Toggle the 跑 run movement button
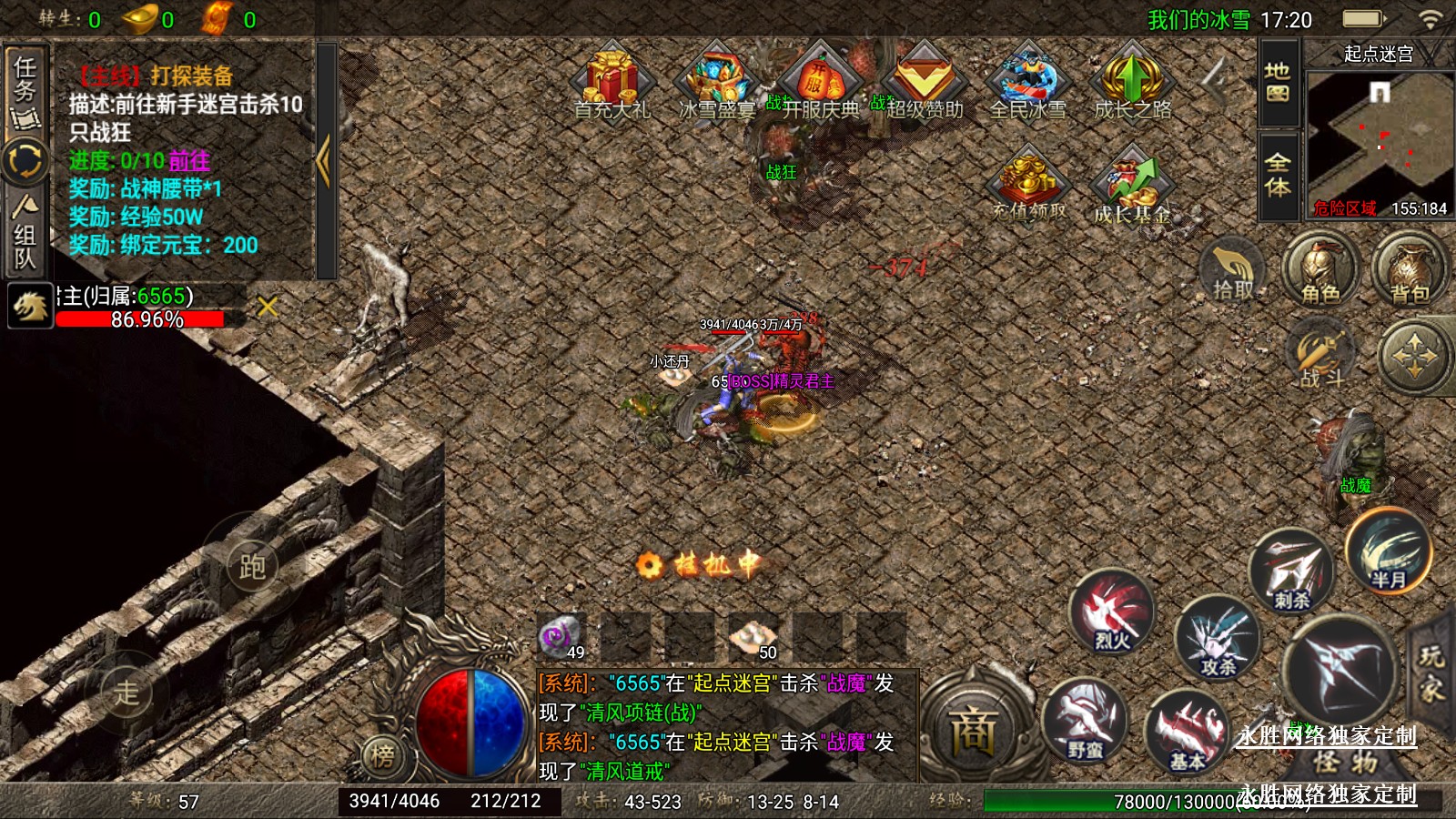The image size is (1456, 819). point(252,566)
